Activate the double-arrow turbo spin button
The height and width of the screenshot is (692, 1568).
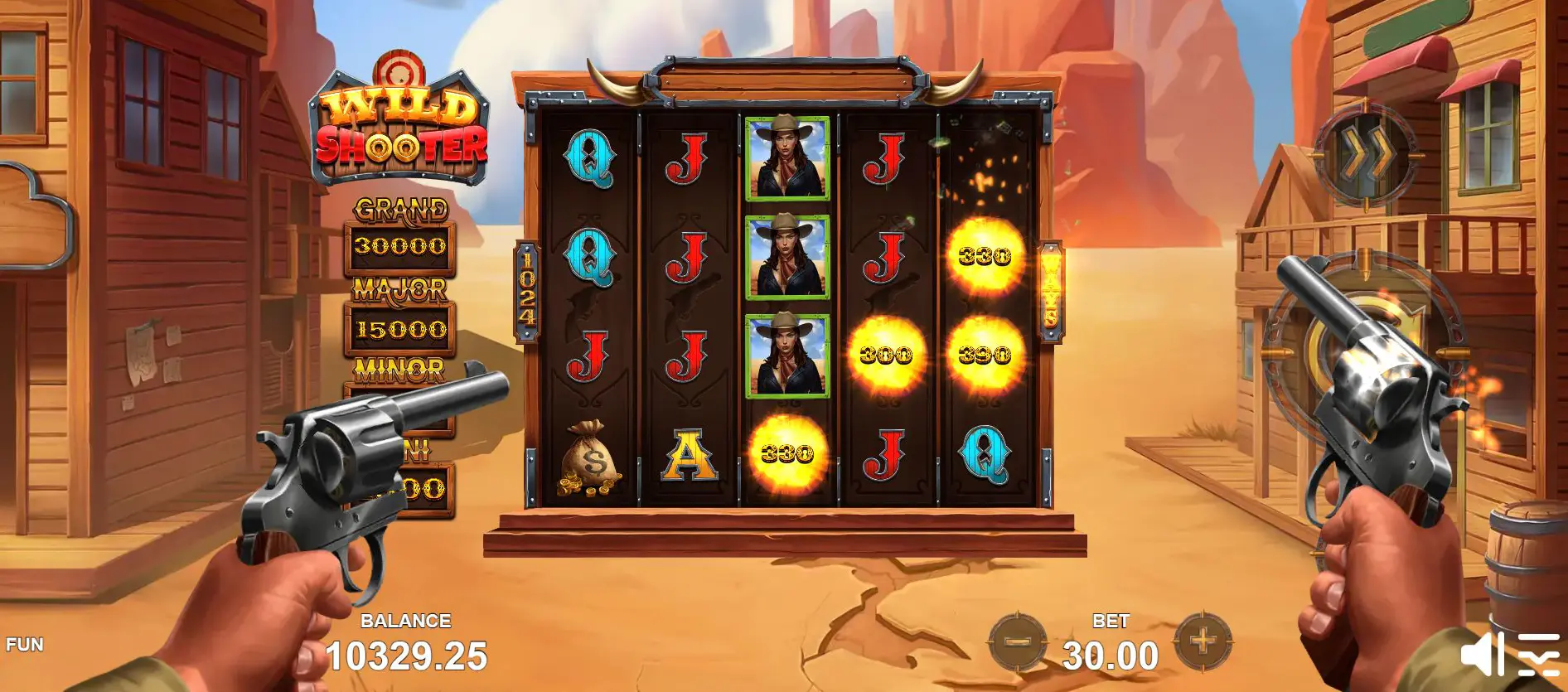(x=1366, y=154)
